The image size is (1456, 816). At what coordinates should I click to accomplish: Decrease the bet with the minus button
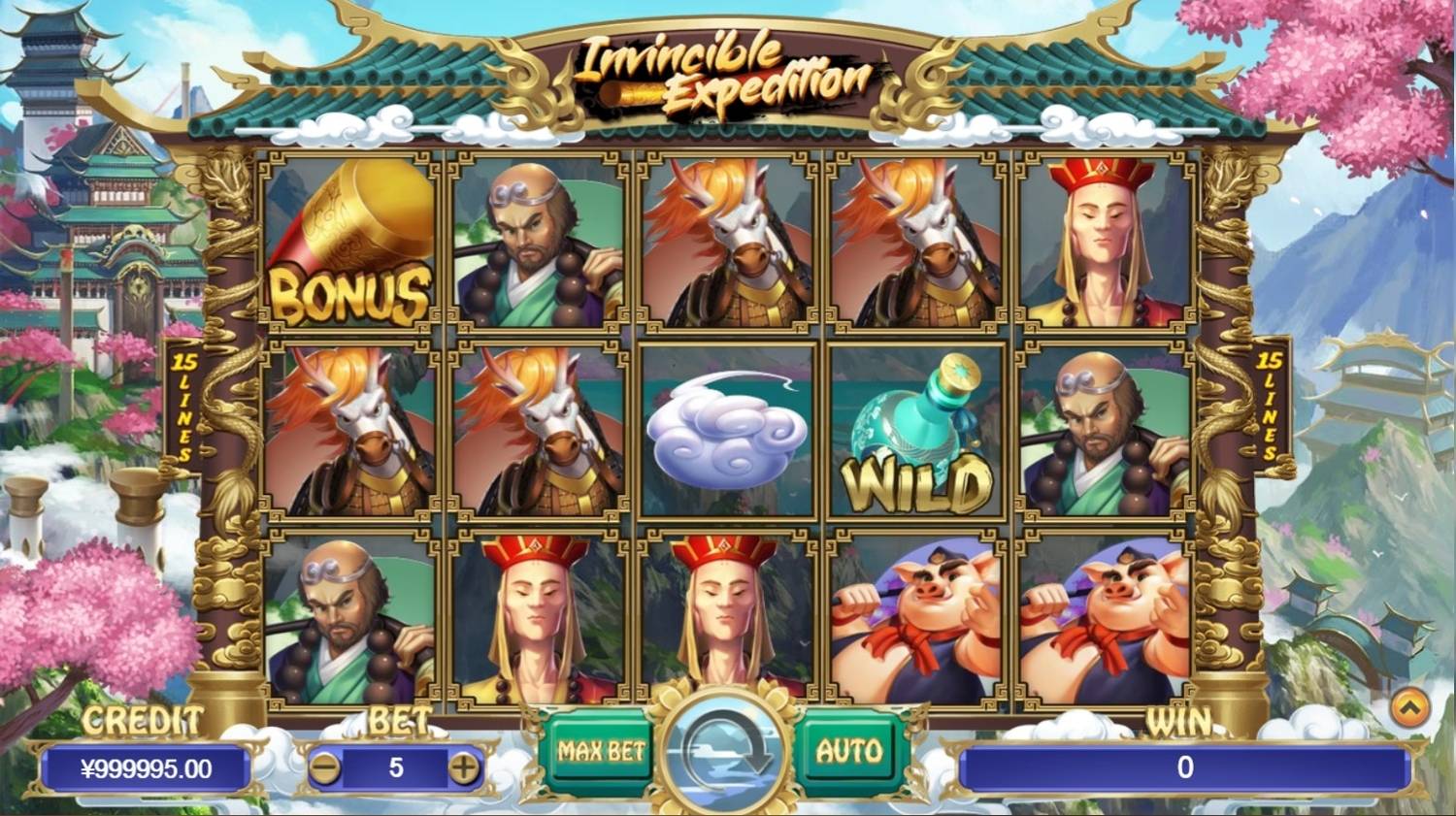[x=324, y=769]
